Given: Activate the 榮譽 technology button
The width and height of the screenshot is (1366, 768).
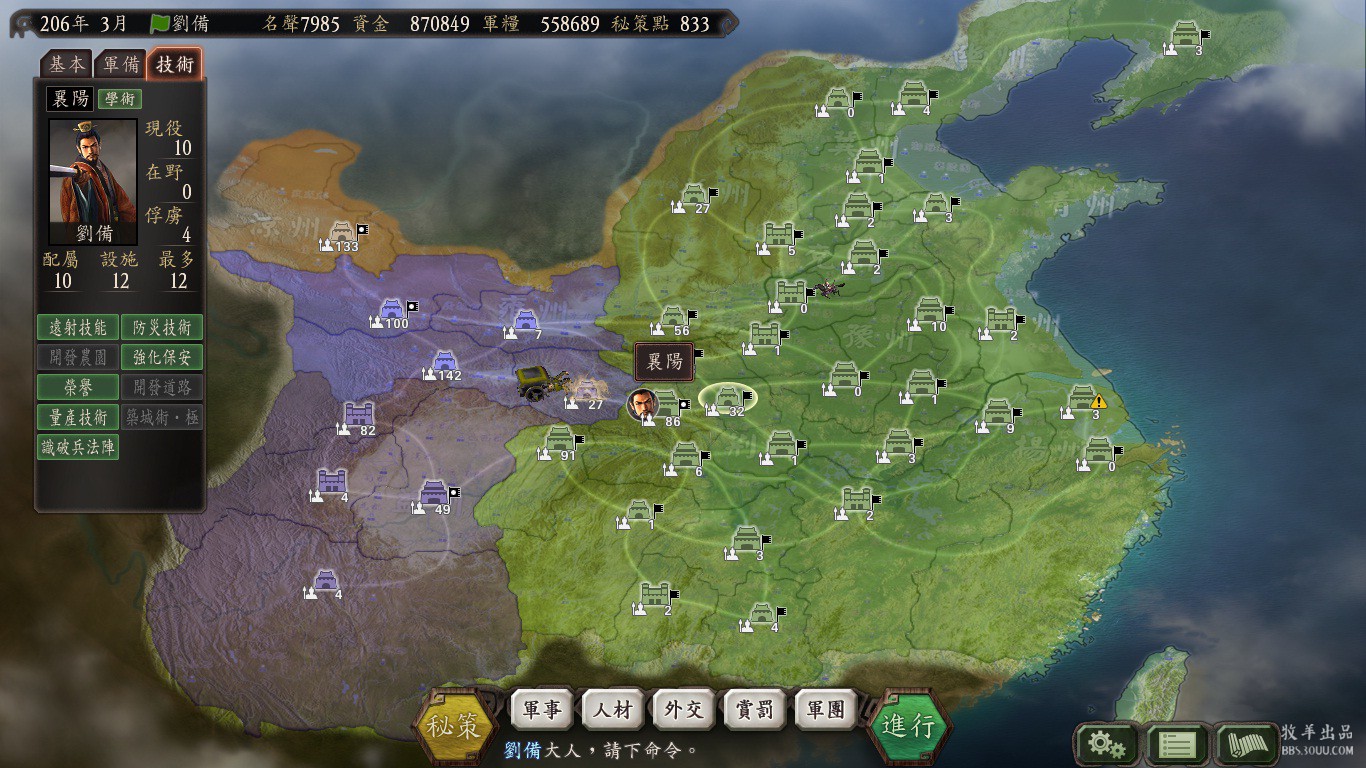Looking at the screenshot, I should coord(78,387).
